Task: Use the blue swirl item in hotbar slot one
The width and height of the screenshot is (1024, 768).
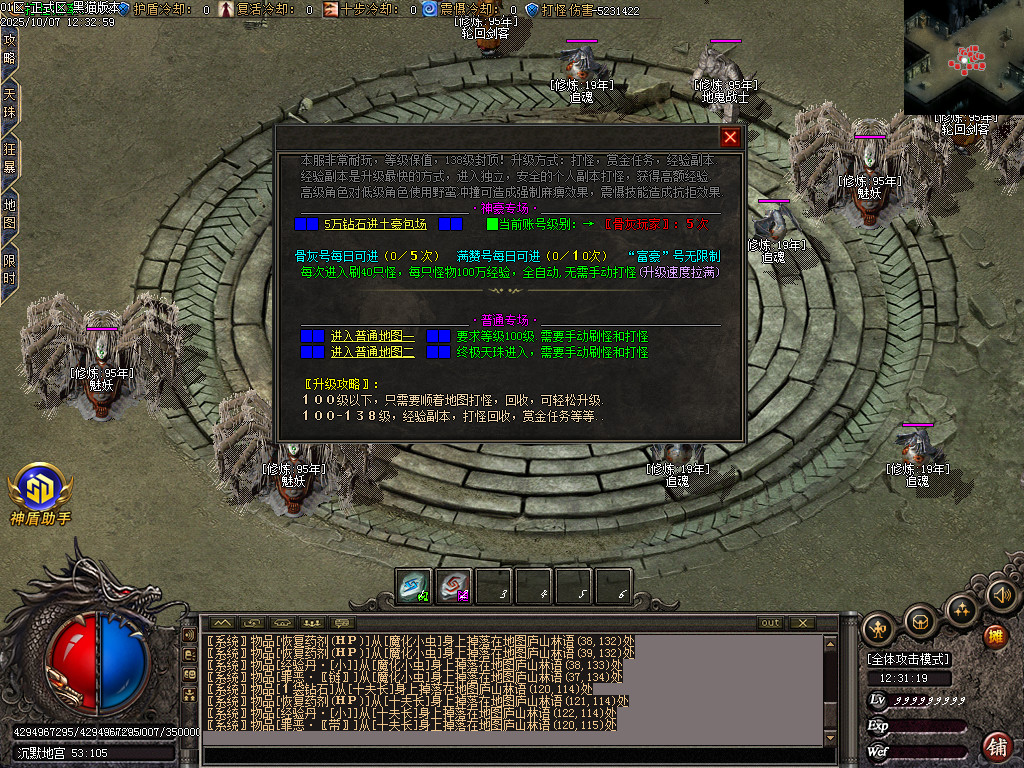Action: click(x=413, y=587)
